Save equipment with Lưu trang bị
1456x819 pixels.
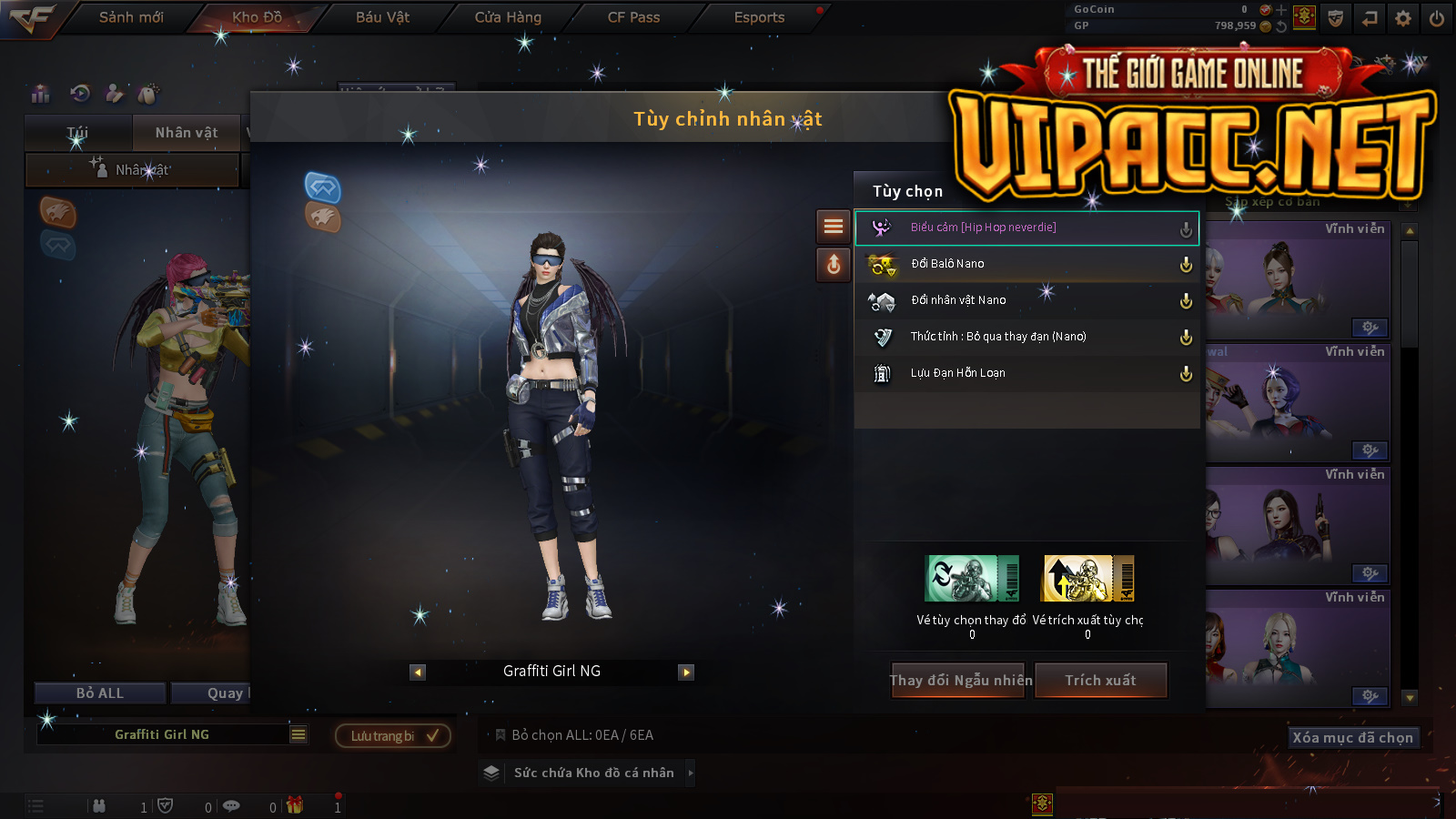pyautogui.click(x=393, y=735)
